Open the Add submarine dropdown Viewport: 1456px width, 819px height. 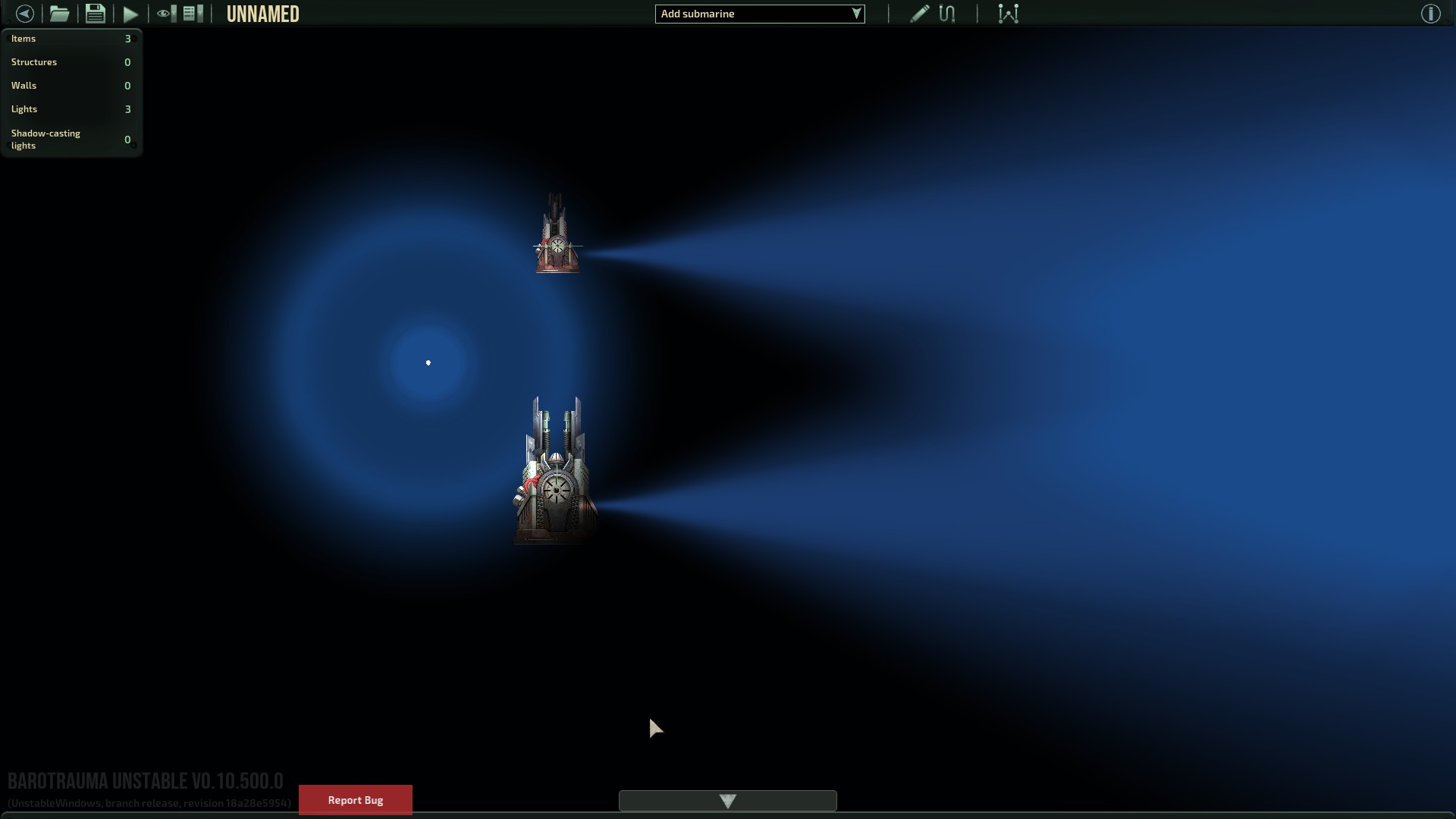(x=759, y=13)
